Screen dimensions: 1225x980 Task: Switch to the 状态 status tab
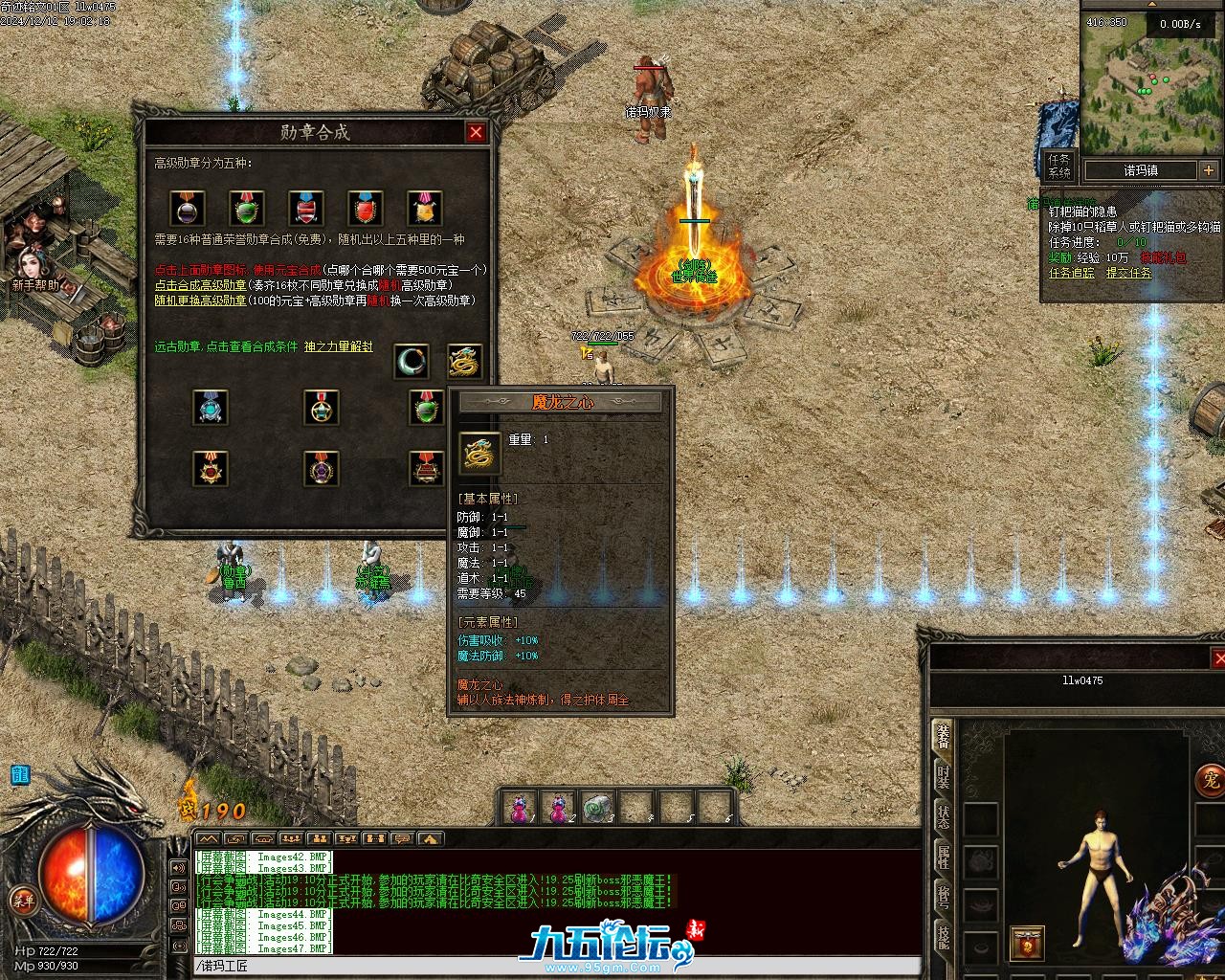(x=944, y=816)
